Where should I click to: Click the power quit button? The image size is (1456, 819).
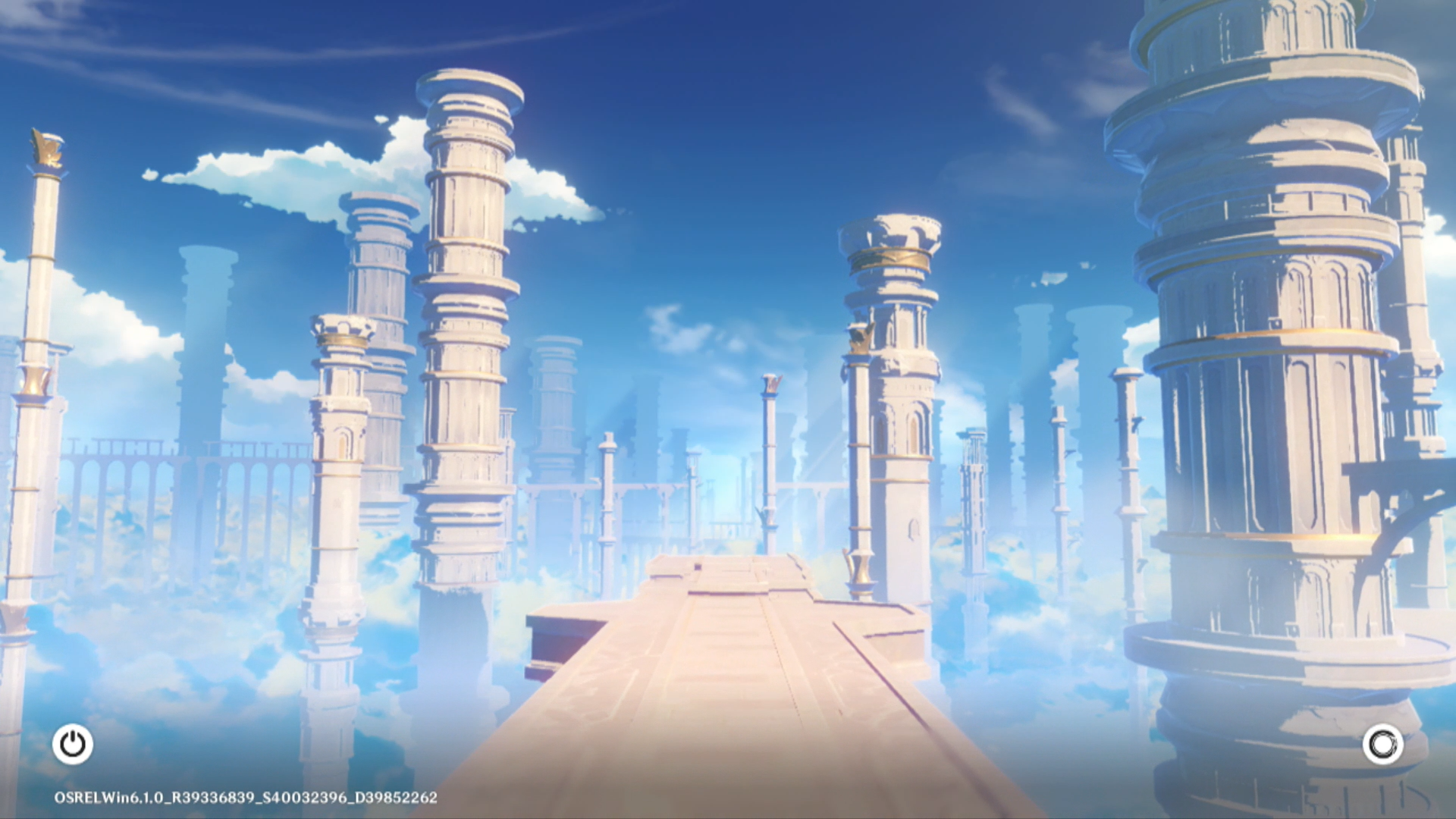pos(73,744)
